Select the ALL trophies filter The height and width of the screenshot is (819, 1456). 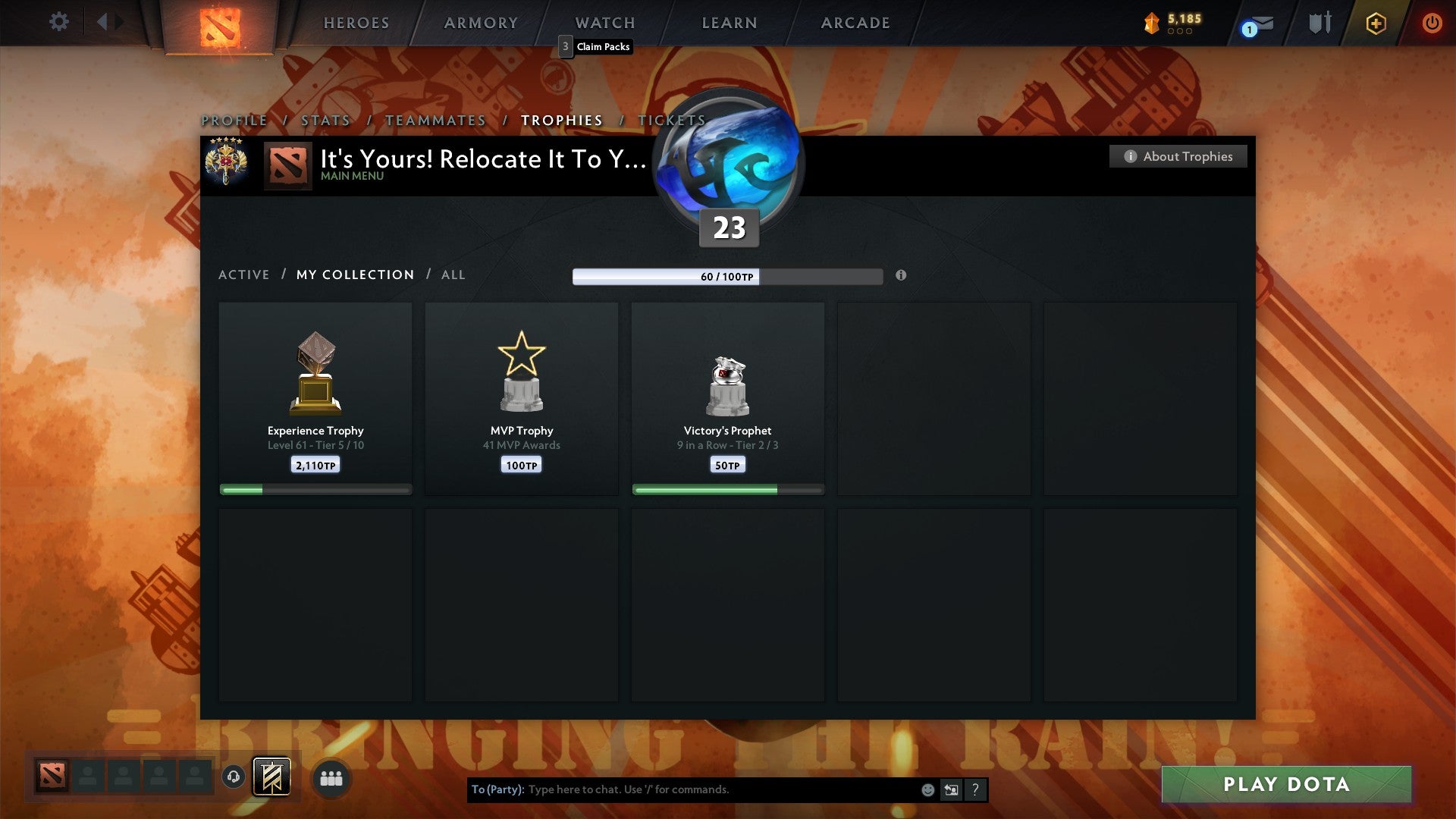tap(453, 275)
